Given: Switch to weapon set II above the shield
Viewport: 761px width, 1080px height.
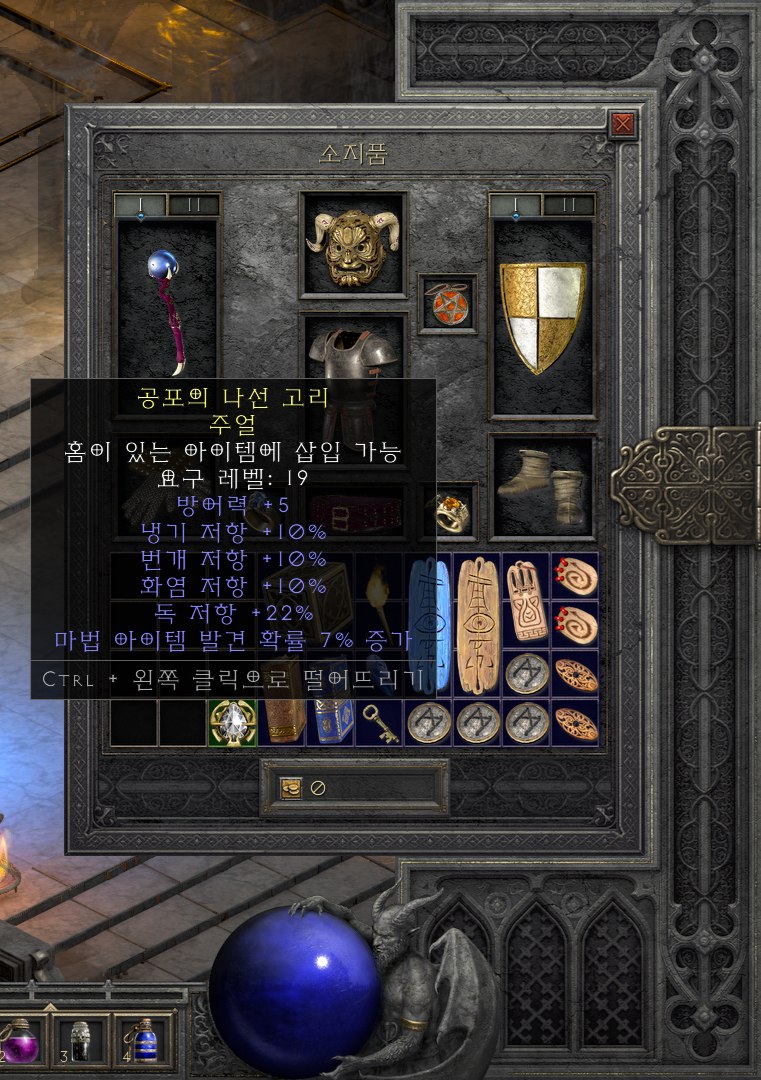Looking at the screenshot, I should pyautogui.click(x=568, y=206).
